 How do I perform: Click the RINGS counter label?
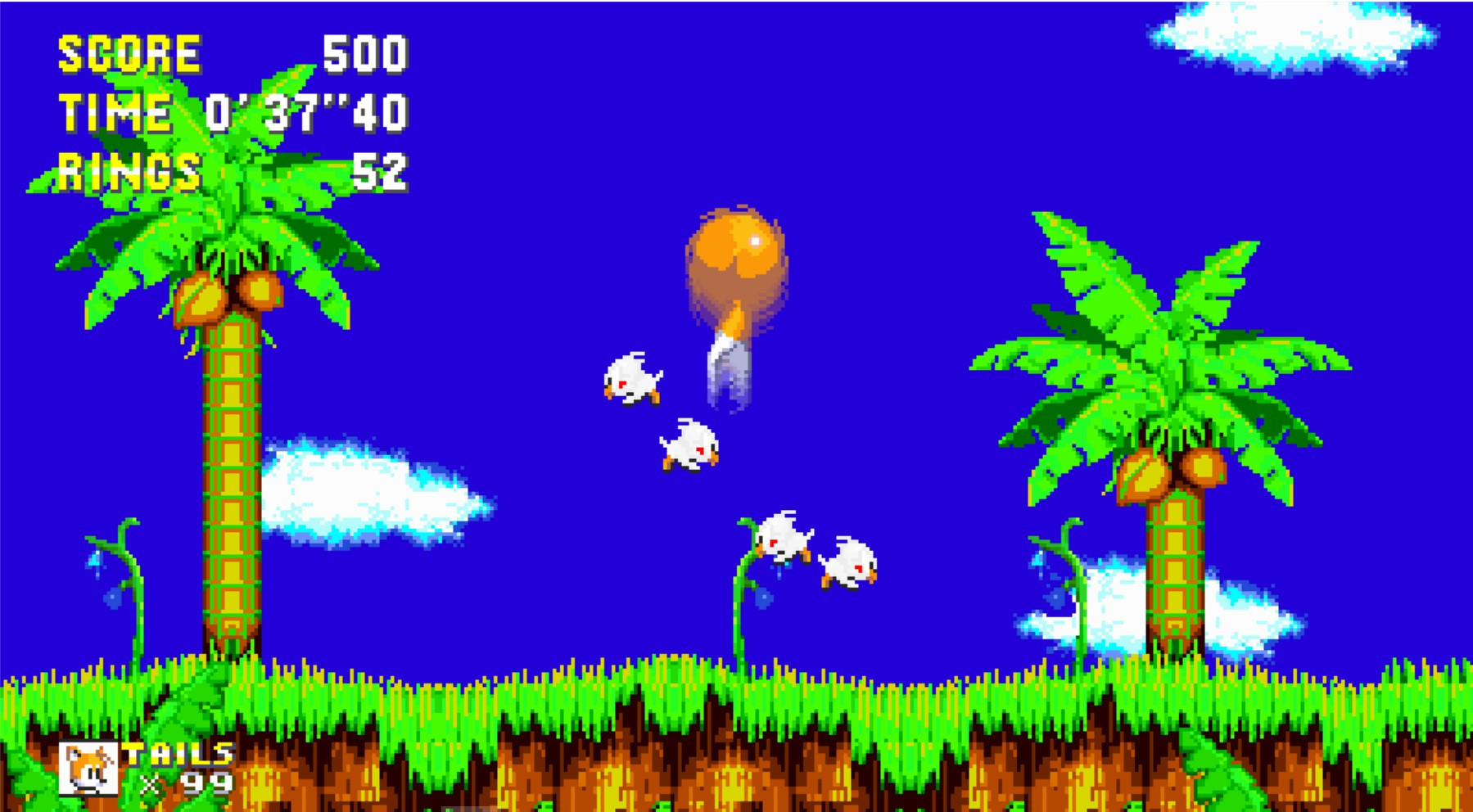[129, 170]
